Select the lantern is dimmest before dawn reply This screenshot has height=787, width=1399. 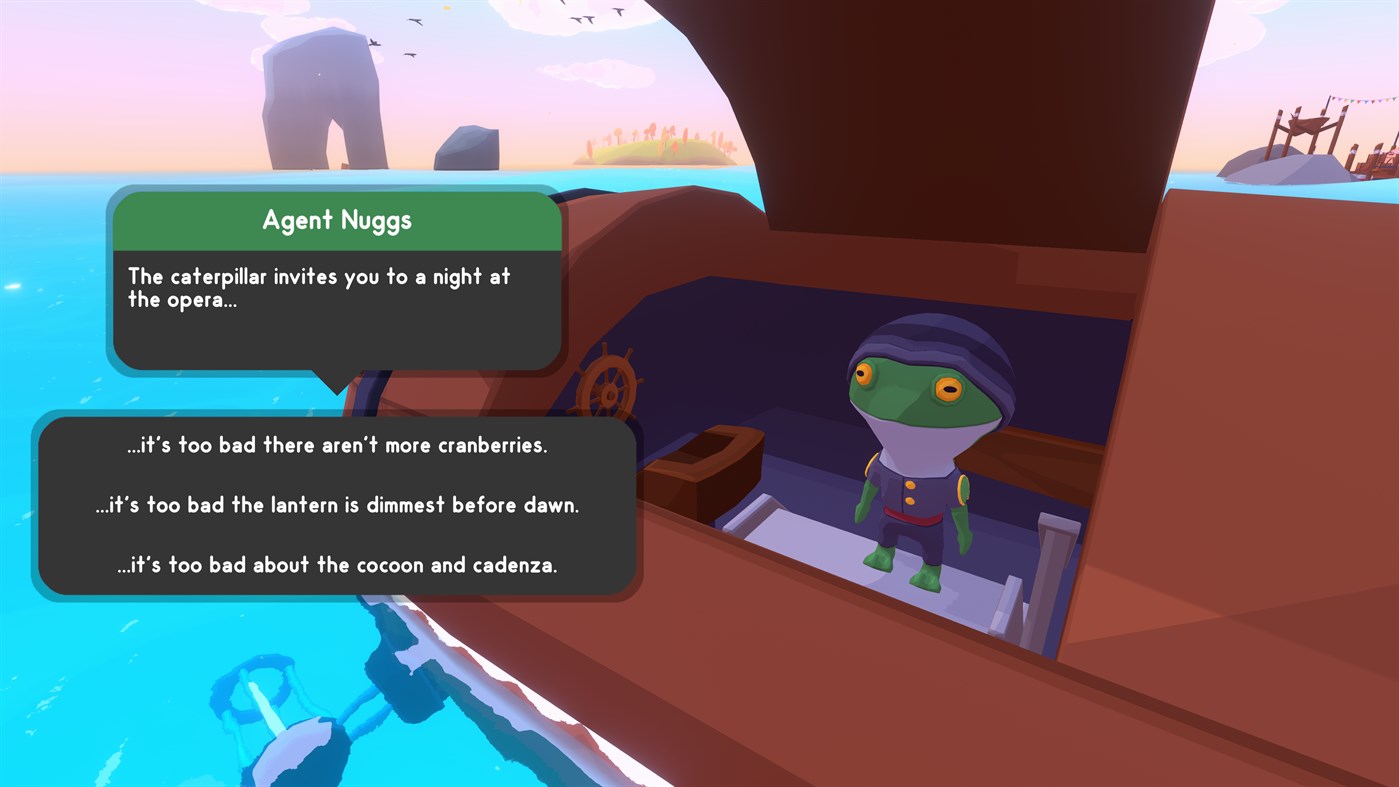(337, 505)
